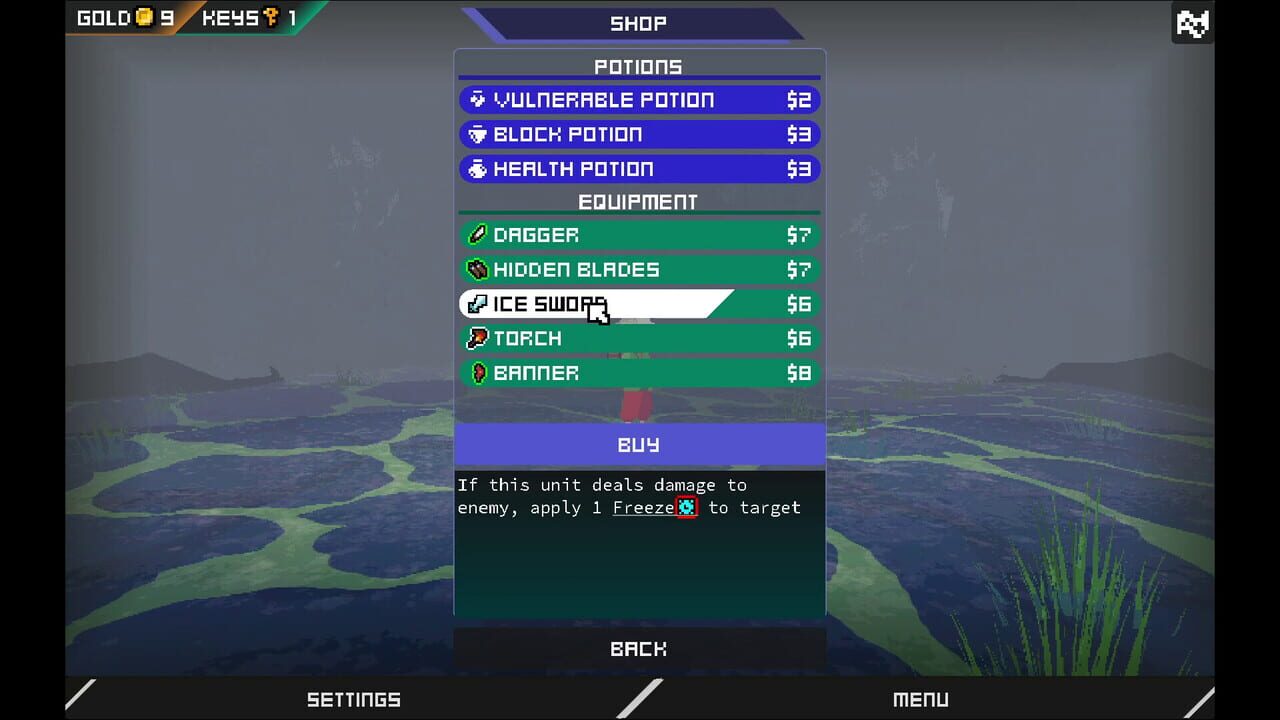Click the Freeze status icon in description
Image resolution: width=1280 pixels, height=720 pixels.
pos(686,507)
